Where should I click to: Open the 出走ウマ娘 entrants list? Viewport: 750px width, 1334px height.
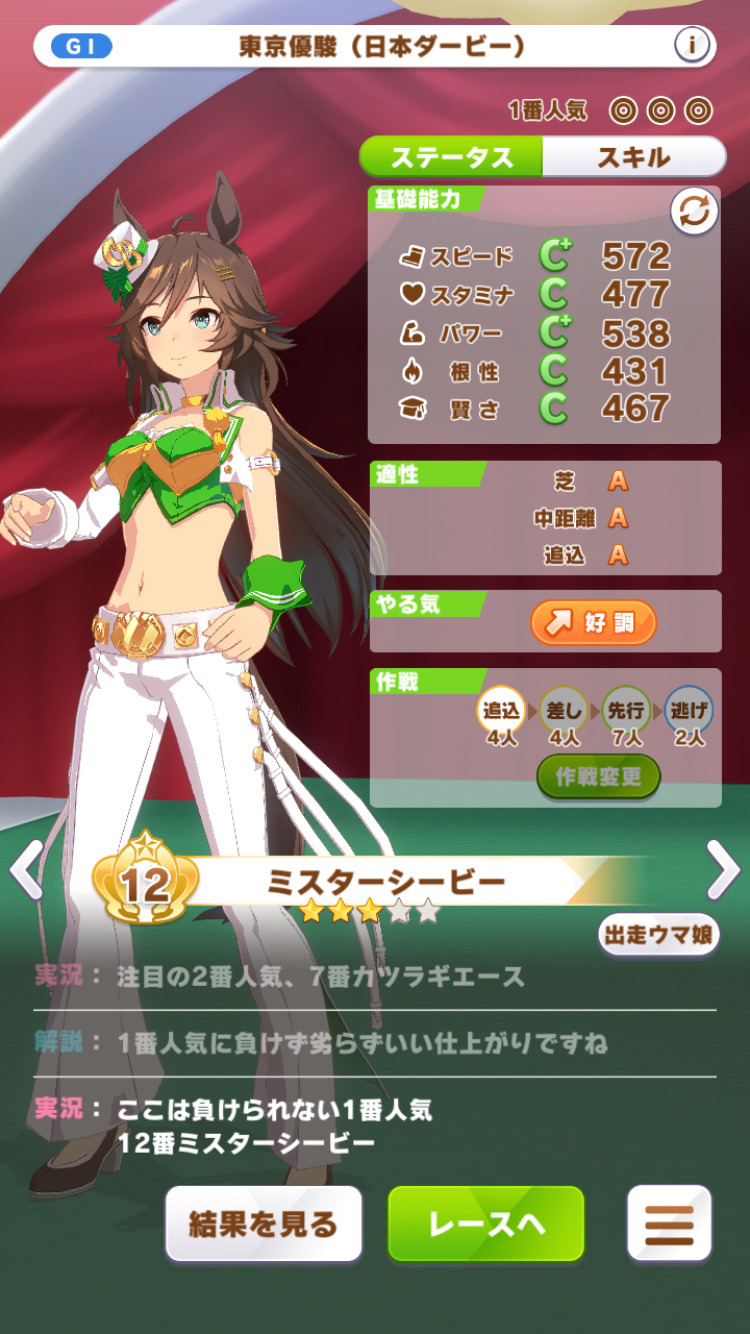[658, 934]
